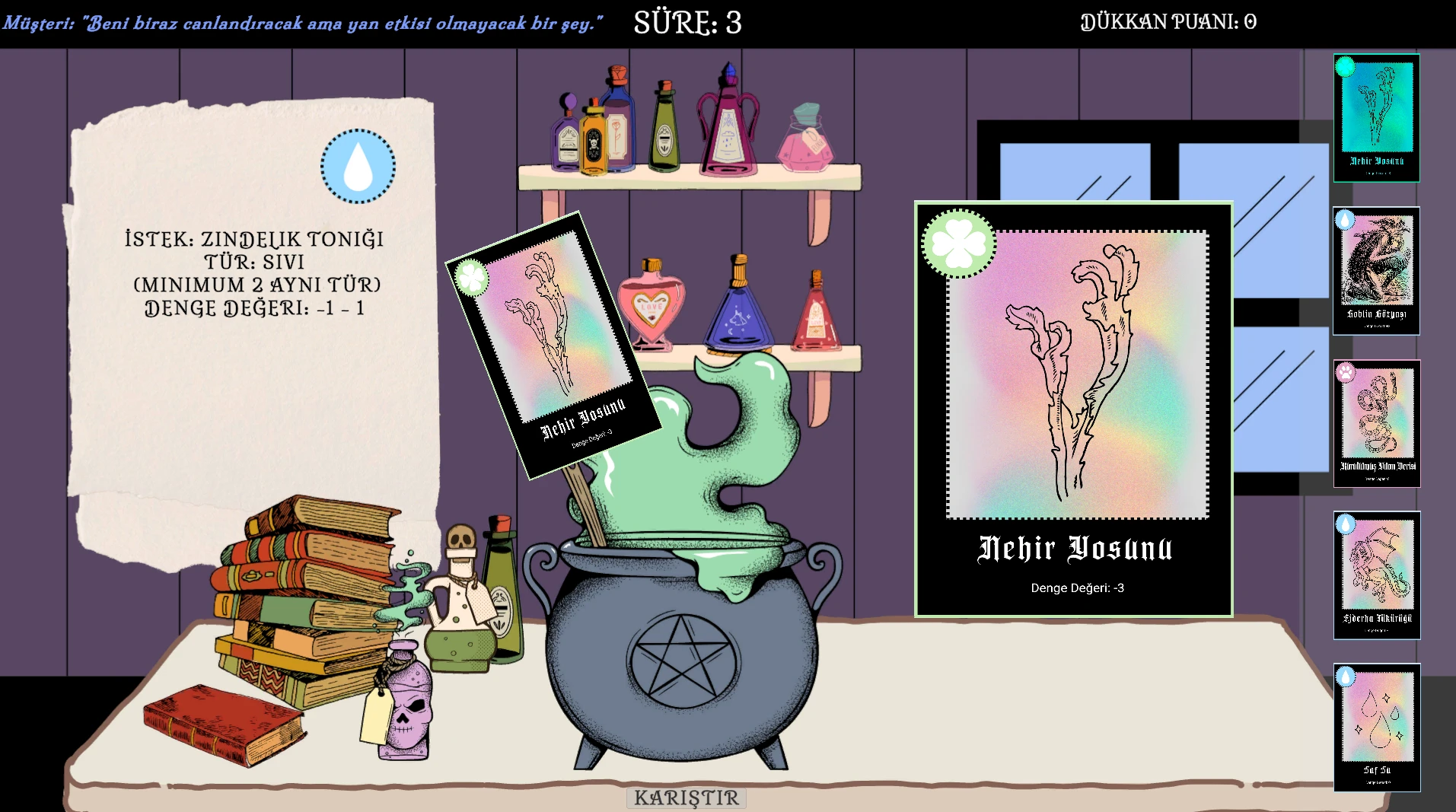Select the Ejderha Tükürüğü dragon card
The height and width of the screenshot is (812, 1456).
(x=1376, y=575)
